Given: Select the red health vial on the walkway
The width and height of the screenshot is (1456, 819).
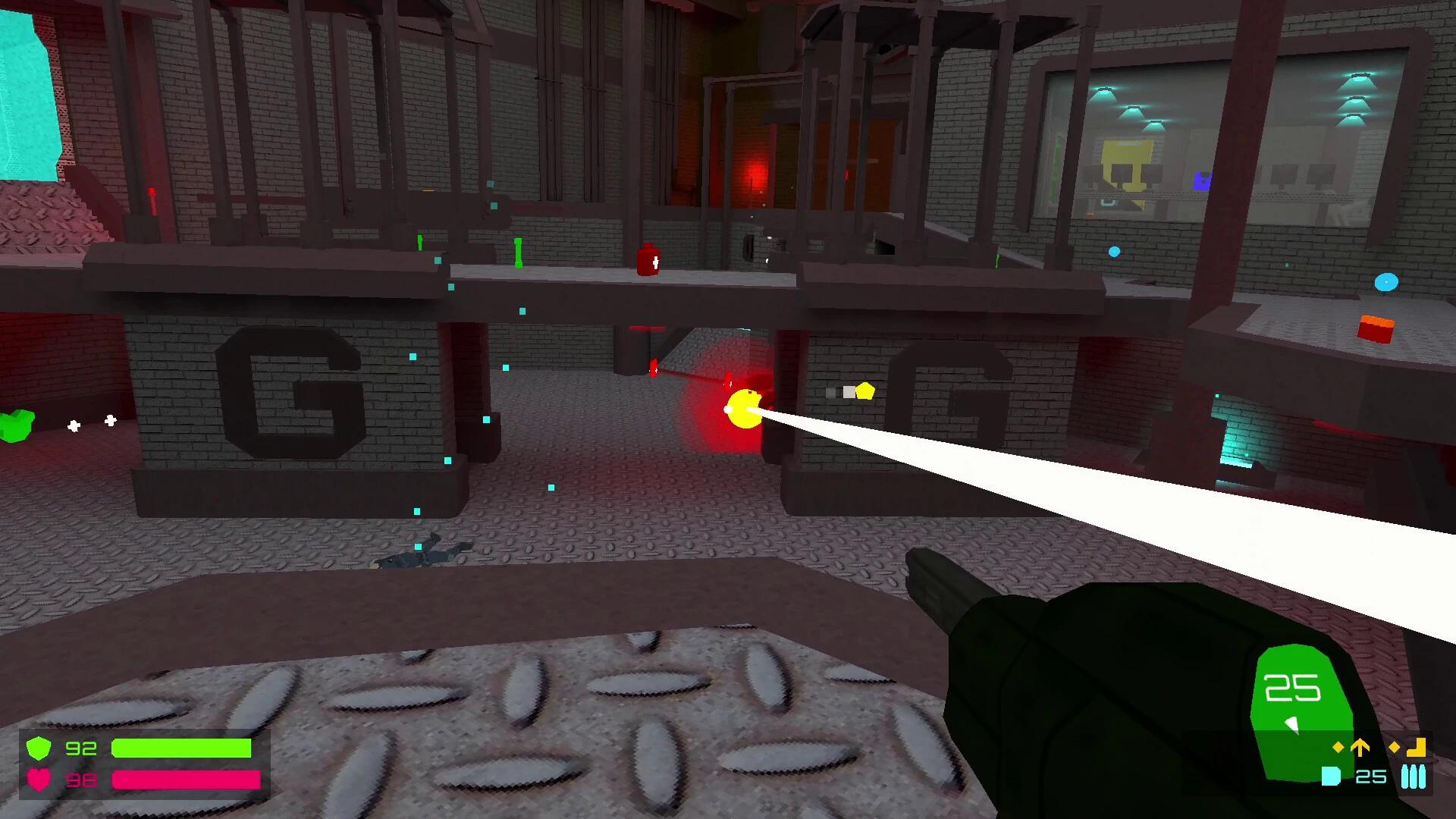Looking at the screenshot, I should click(648, 262).
